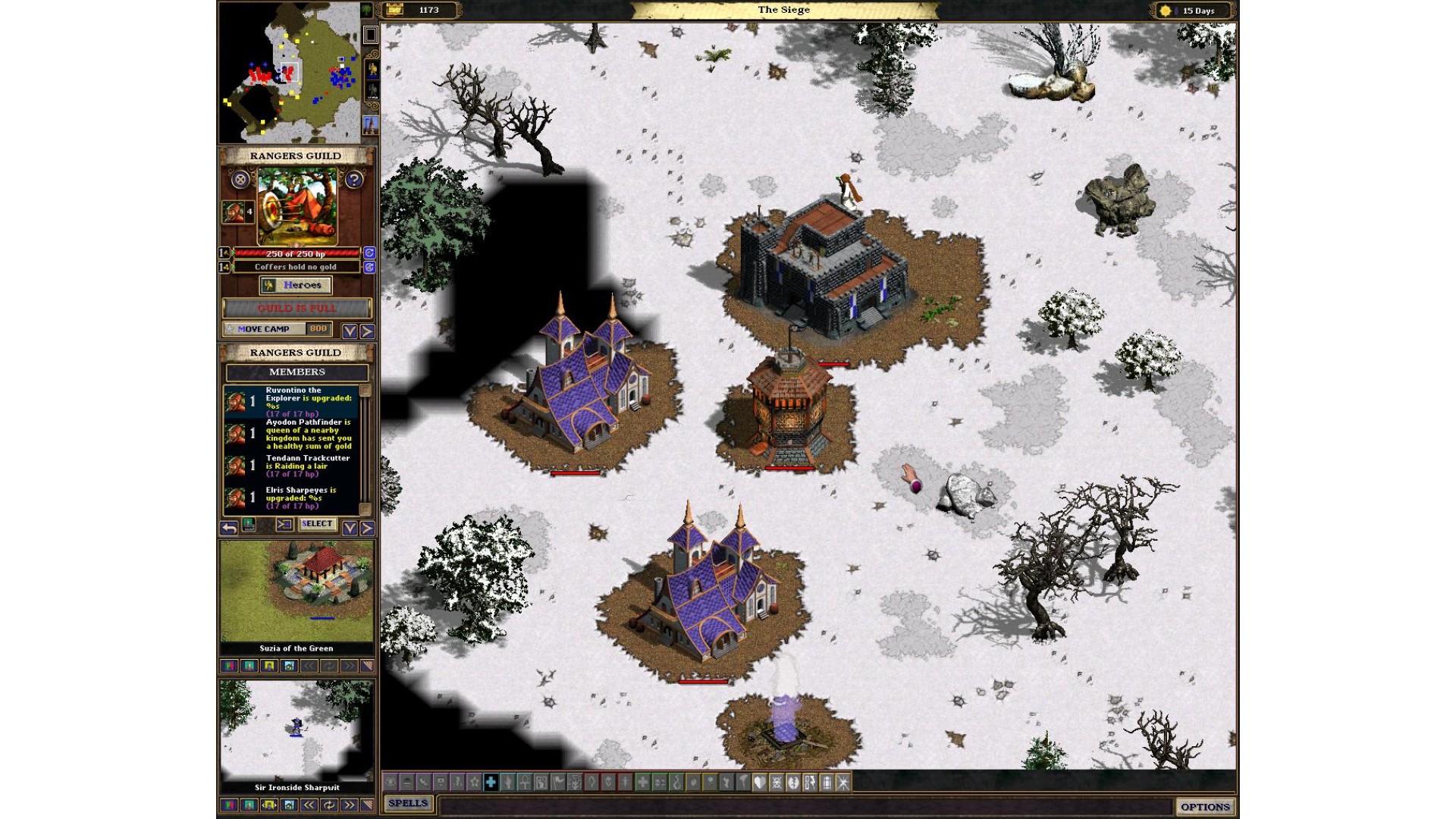Image resolution: width=1456 pixels, height=819 pixels.
Task: Click the Spells button
Action: [408, 803]
